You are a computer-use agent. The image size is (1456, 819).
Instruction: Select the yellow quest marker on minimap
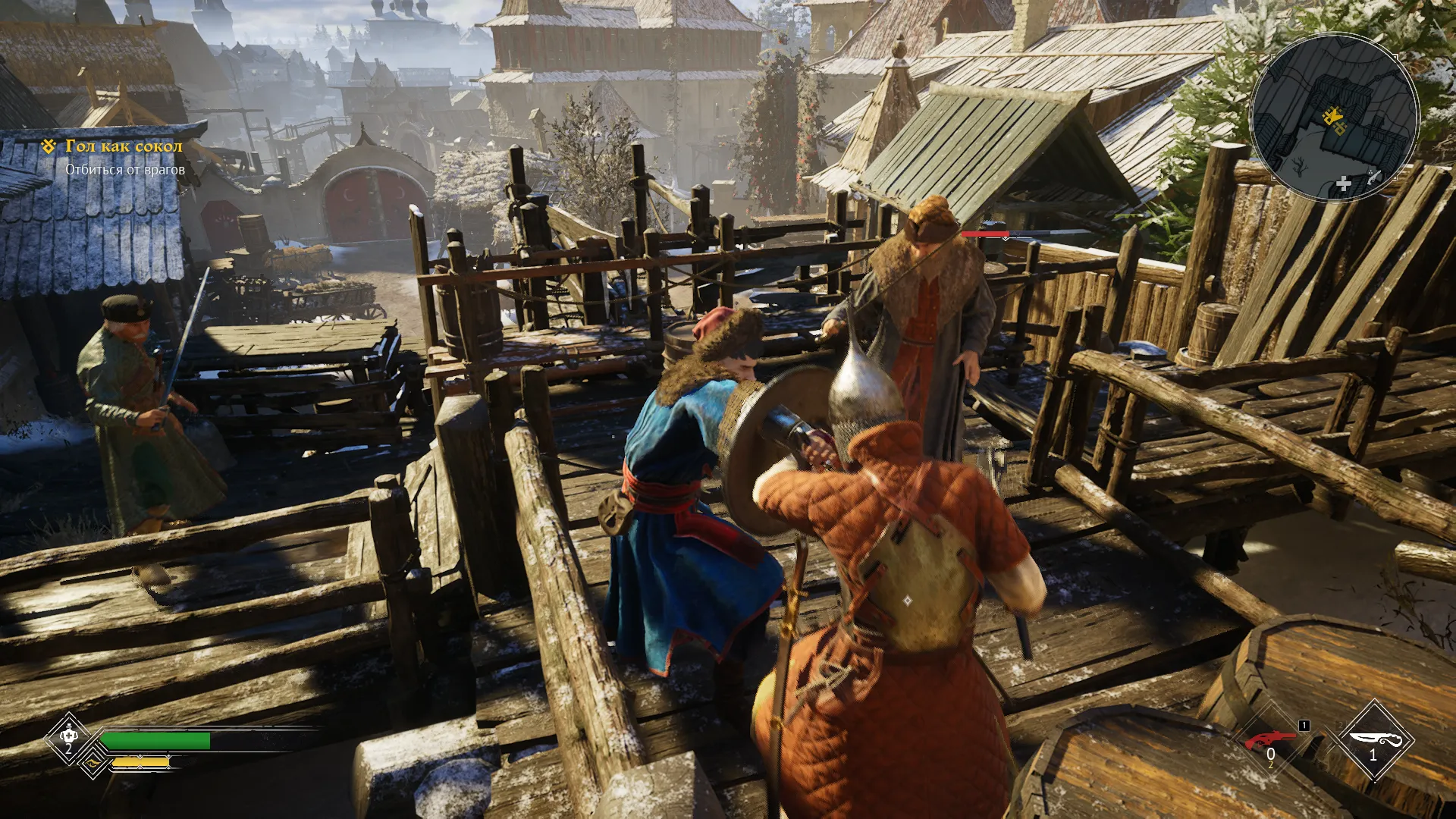(x=1332, y=118)
